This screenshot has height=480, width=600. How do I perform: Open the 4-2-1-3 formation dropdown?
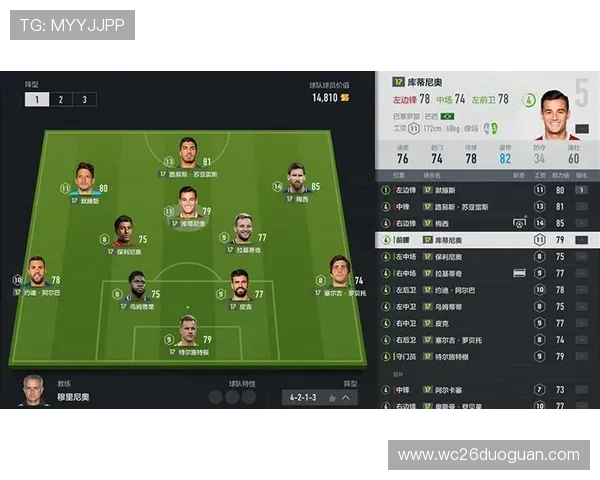[319, 397]
